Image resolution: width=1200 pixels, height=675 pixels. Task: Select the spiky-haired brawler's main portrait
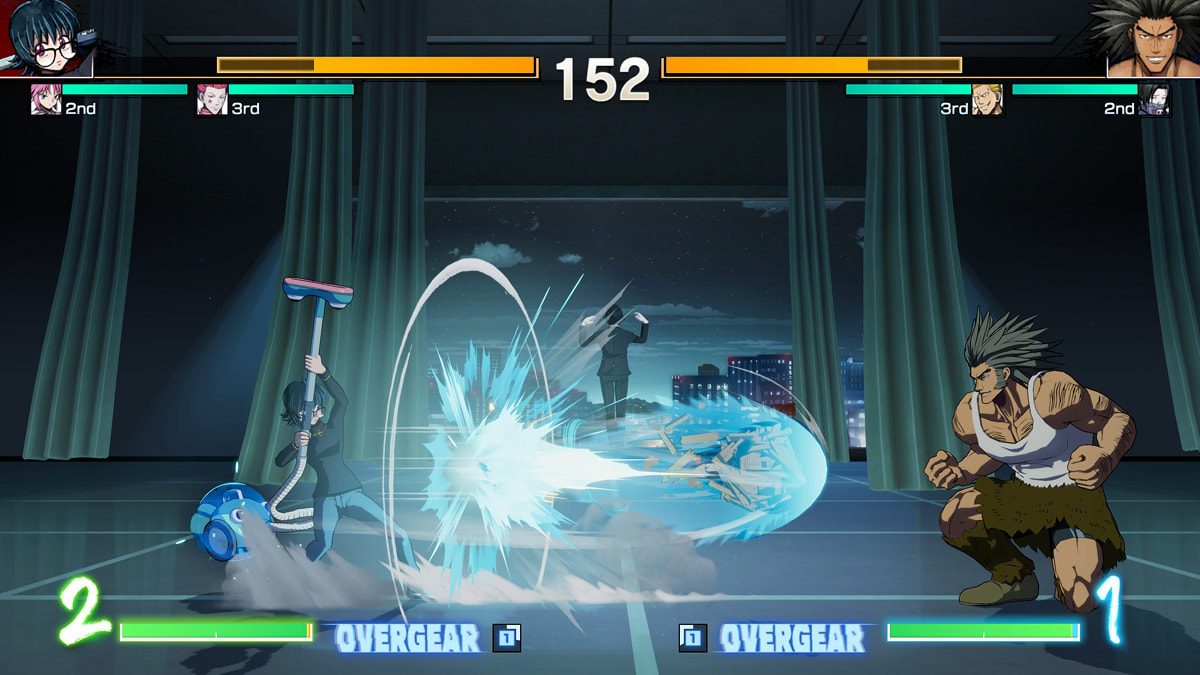tap(1152, 38)
